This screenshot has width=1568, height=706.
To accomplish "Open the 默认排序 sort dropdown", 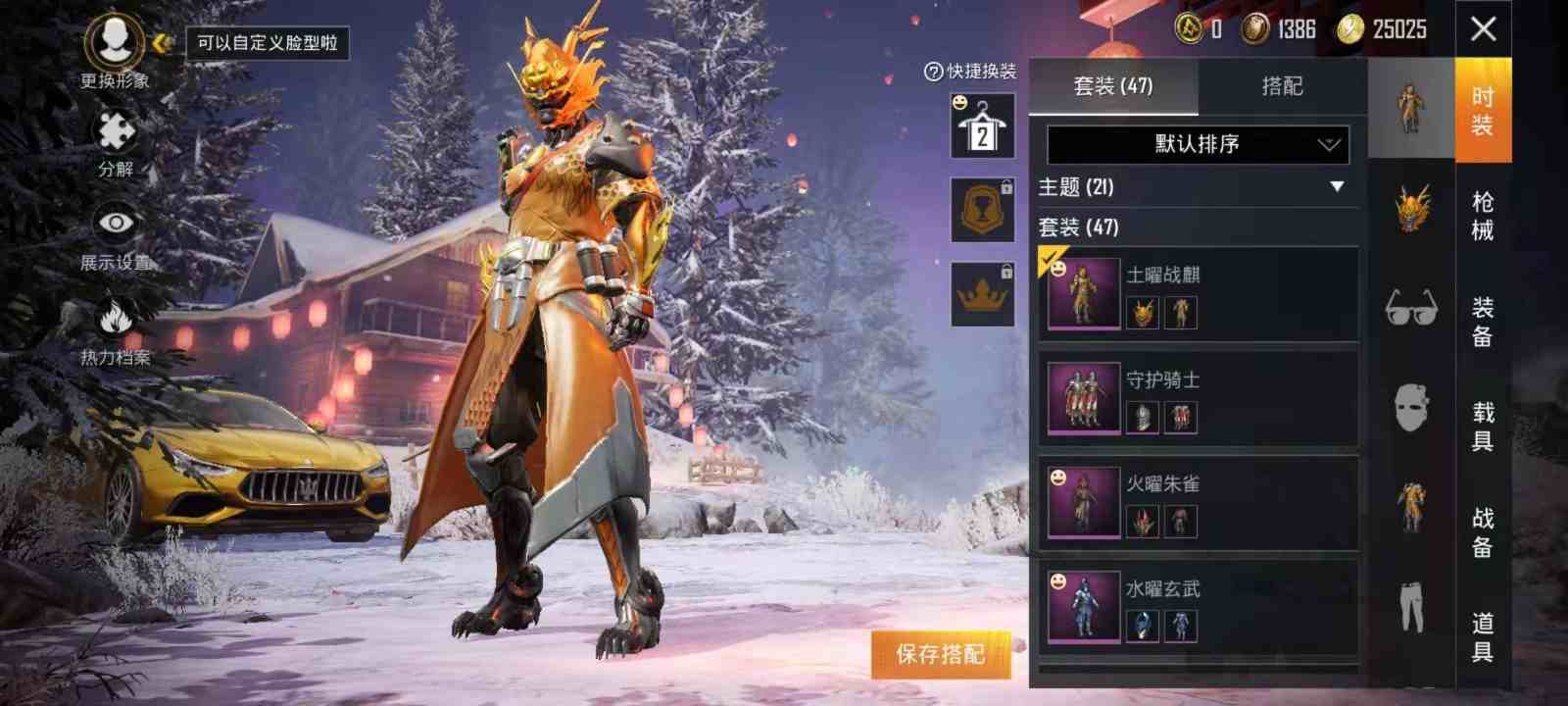I will [x=1198, y=145].
